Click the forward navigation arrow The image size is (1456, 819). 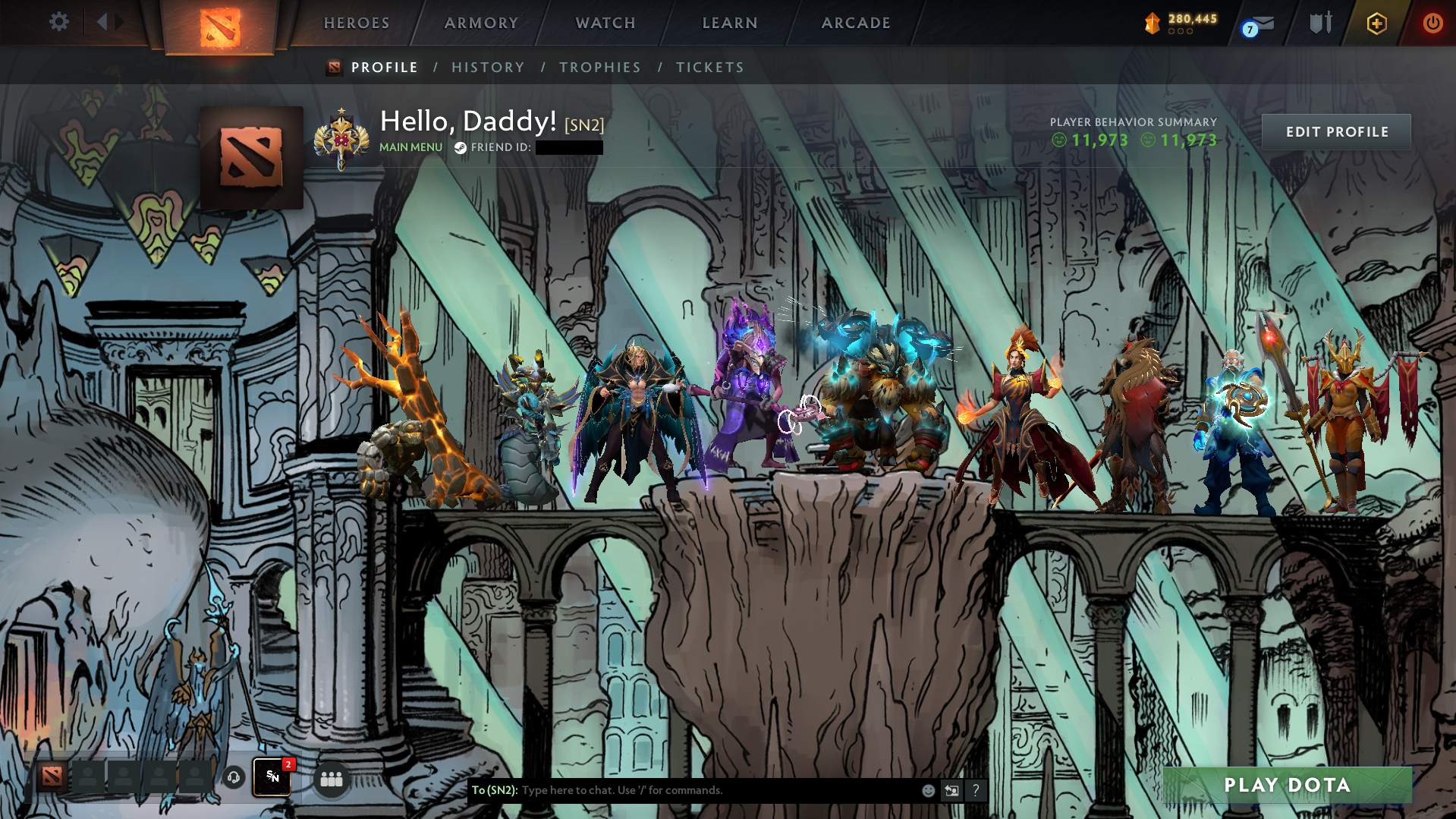click(x=119, y=22)
